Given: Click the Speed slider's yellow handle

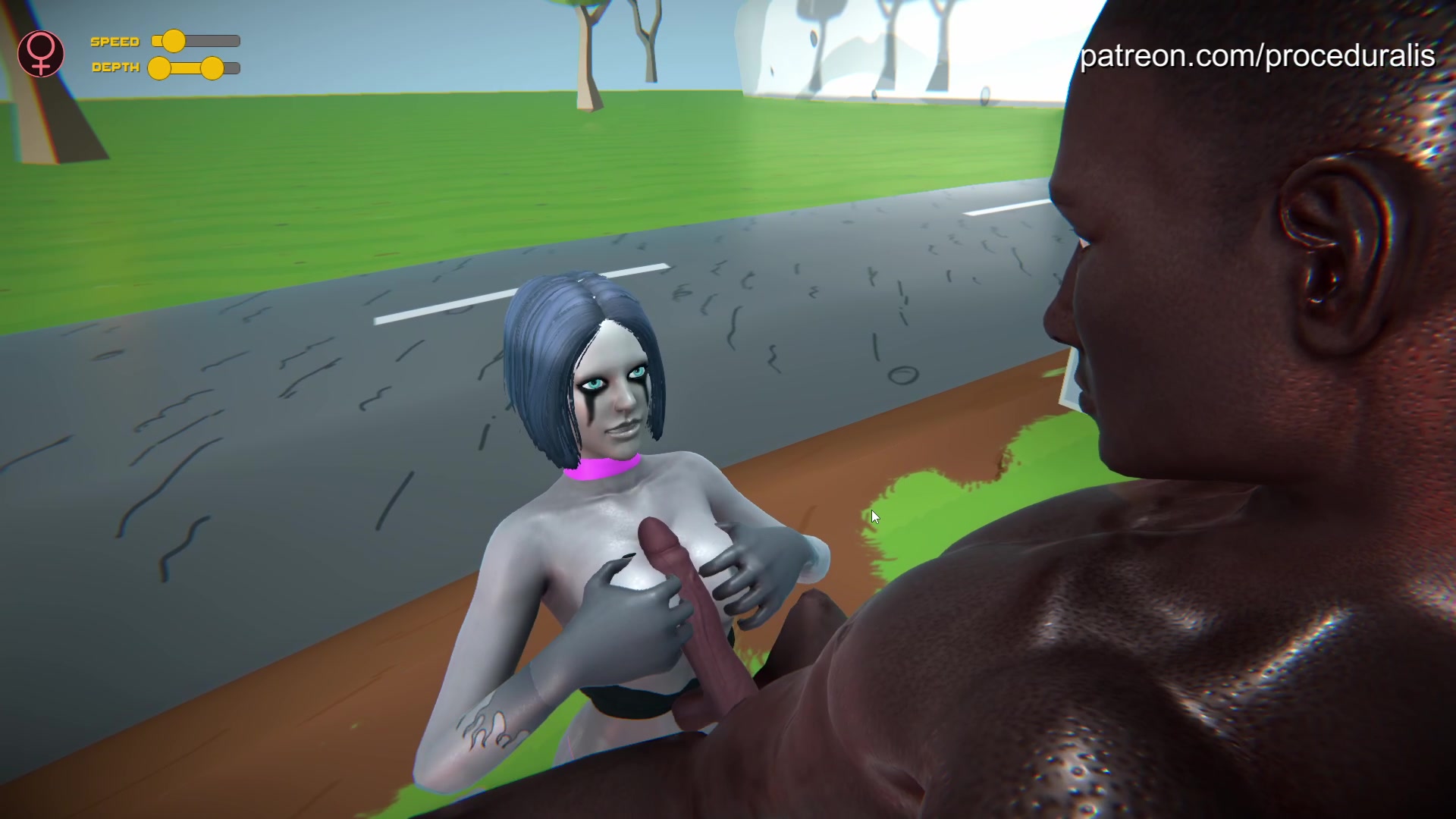Looking at the screenshot, I should point(174,41).
